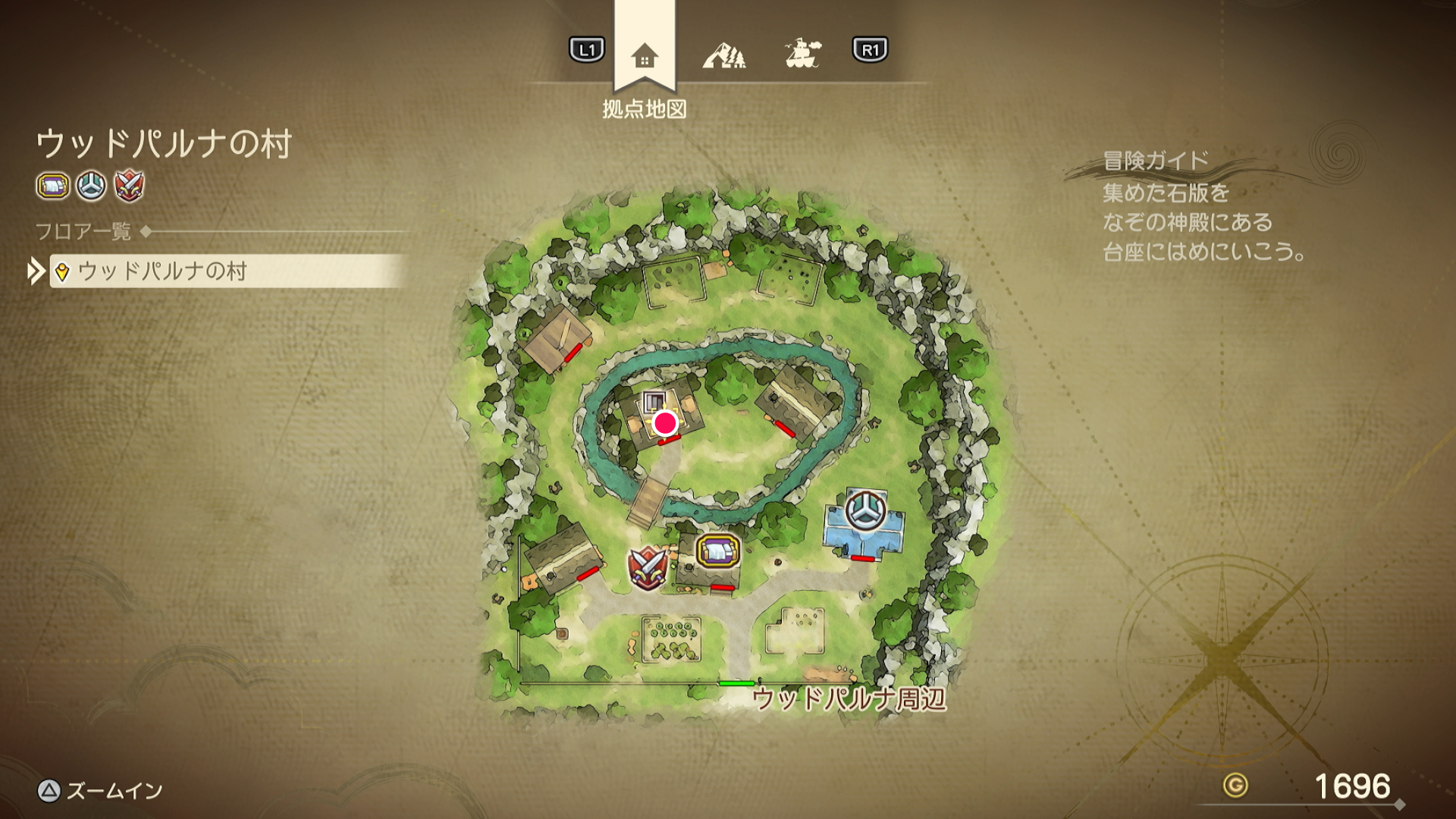Select the church marker on the blue building
1456x819 pixels.
[x=864, y=511]
